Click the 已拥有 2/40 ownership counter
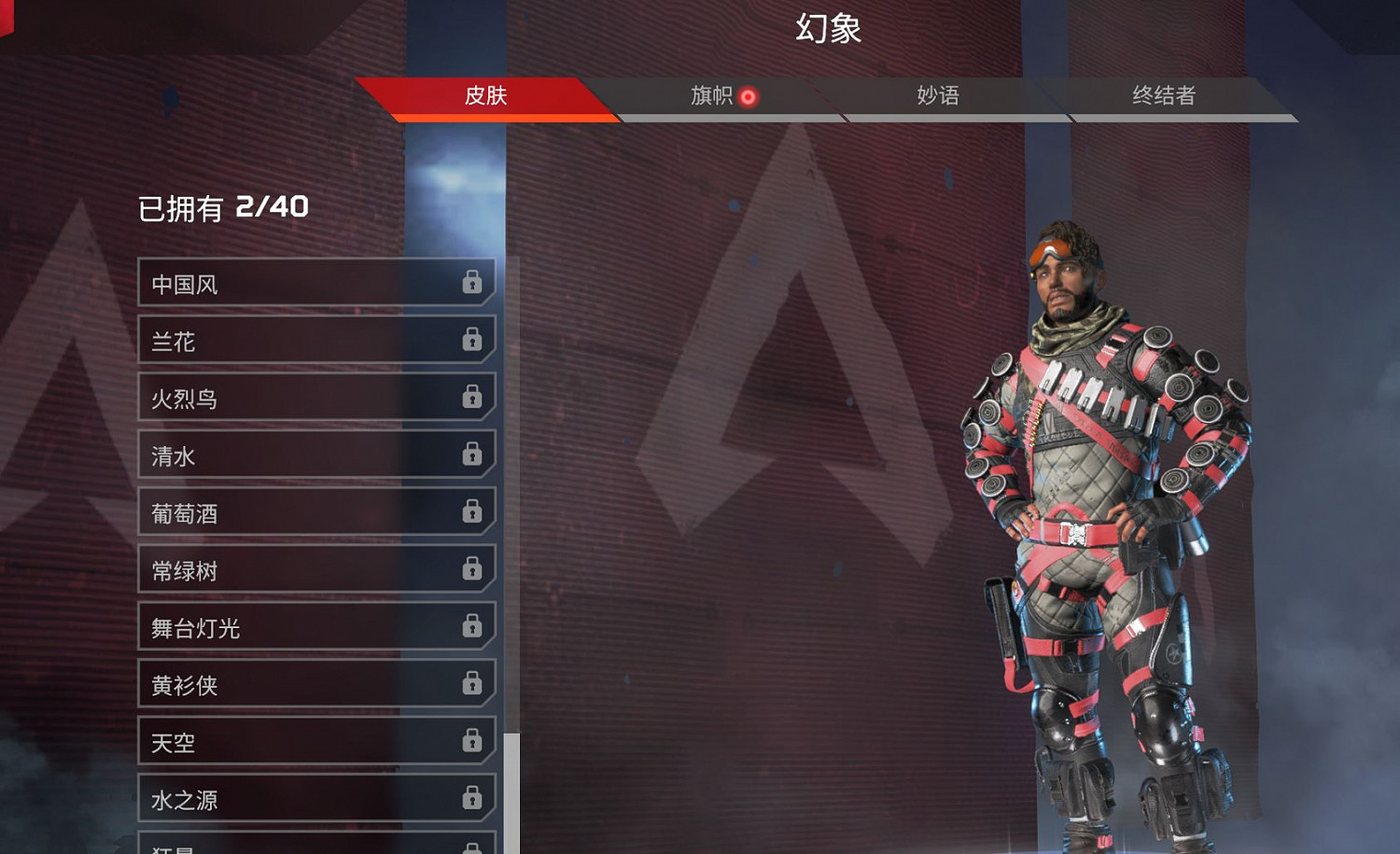 [x=224, y=207]
